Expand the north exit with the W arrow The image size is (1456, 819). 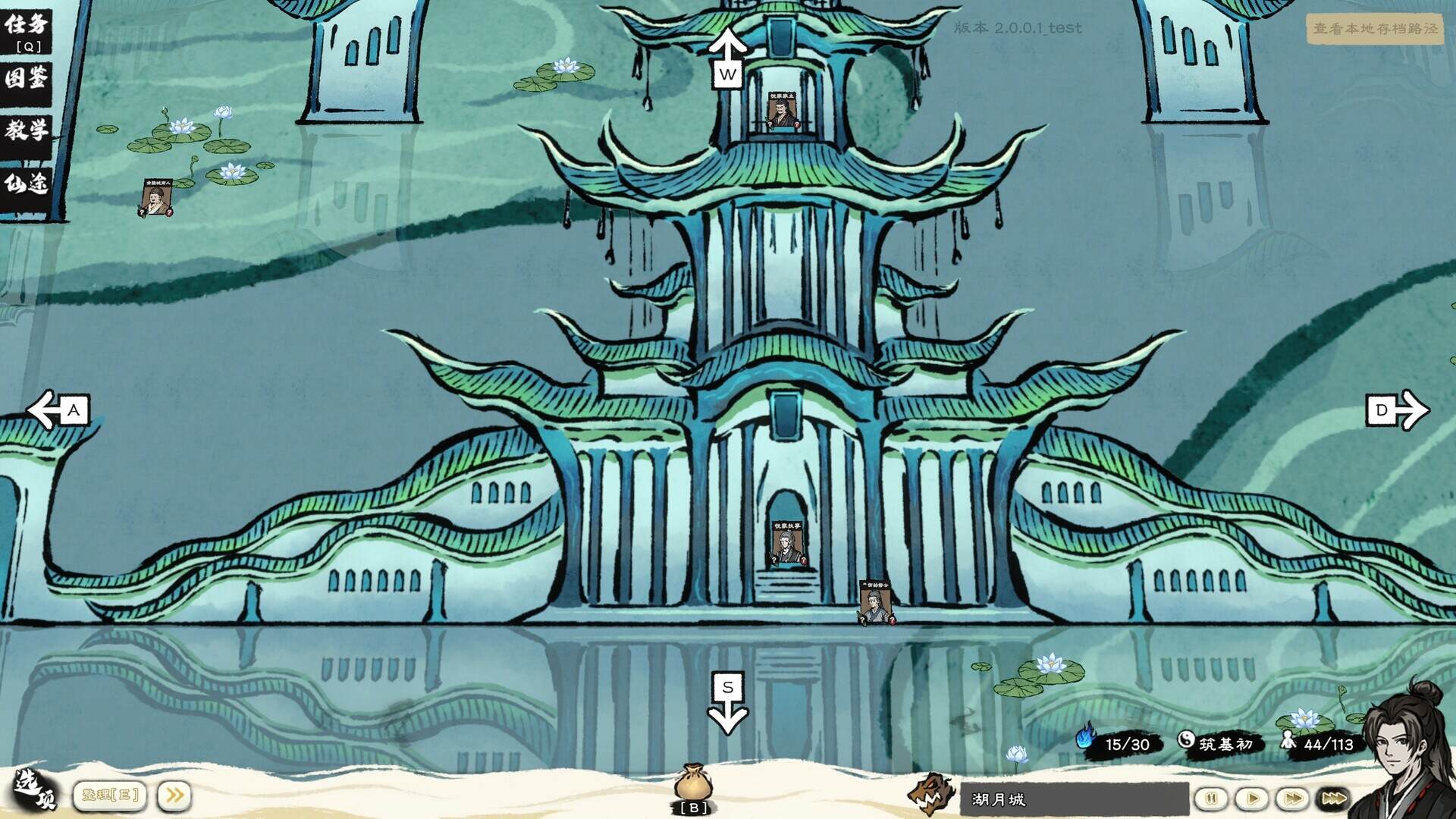click(729, 57)
